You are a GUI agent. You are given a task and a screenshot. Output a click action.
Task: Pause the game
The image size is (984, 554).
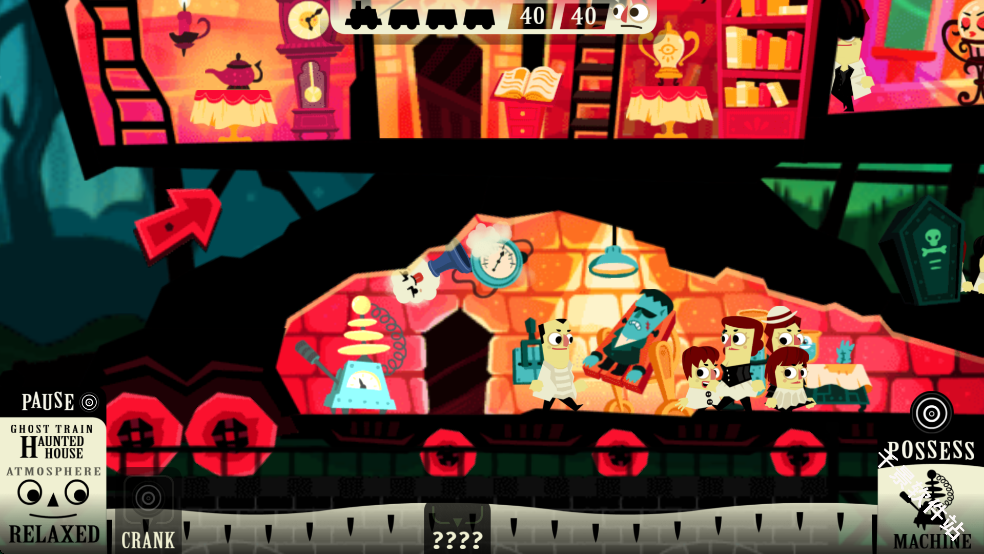60,402
